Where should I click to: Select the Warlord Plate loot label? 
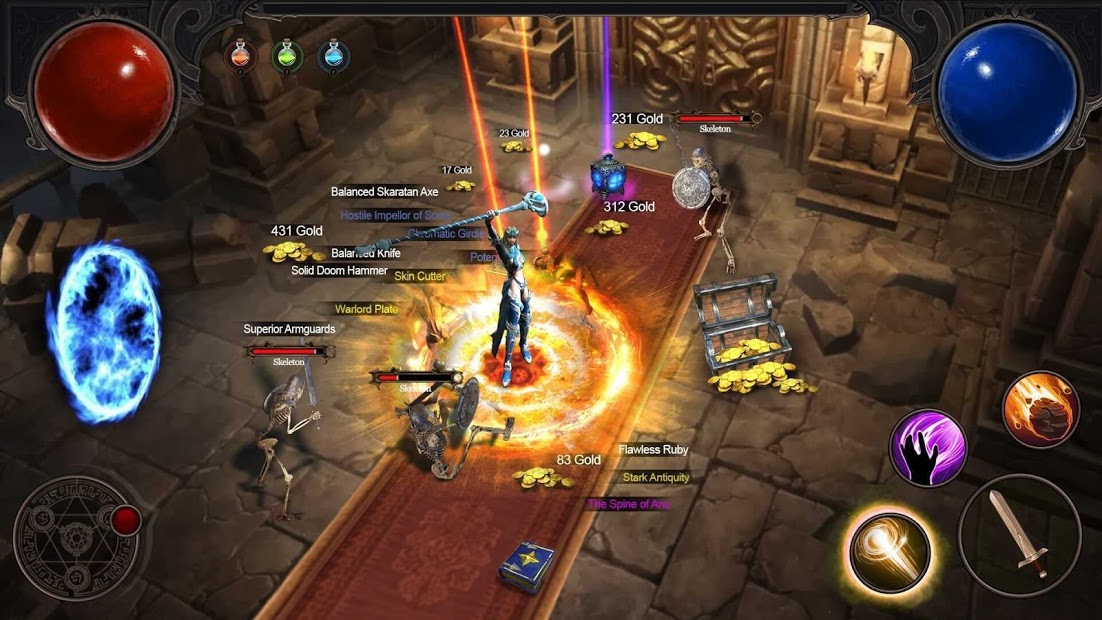366,310
